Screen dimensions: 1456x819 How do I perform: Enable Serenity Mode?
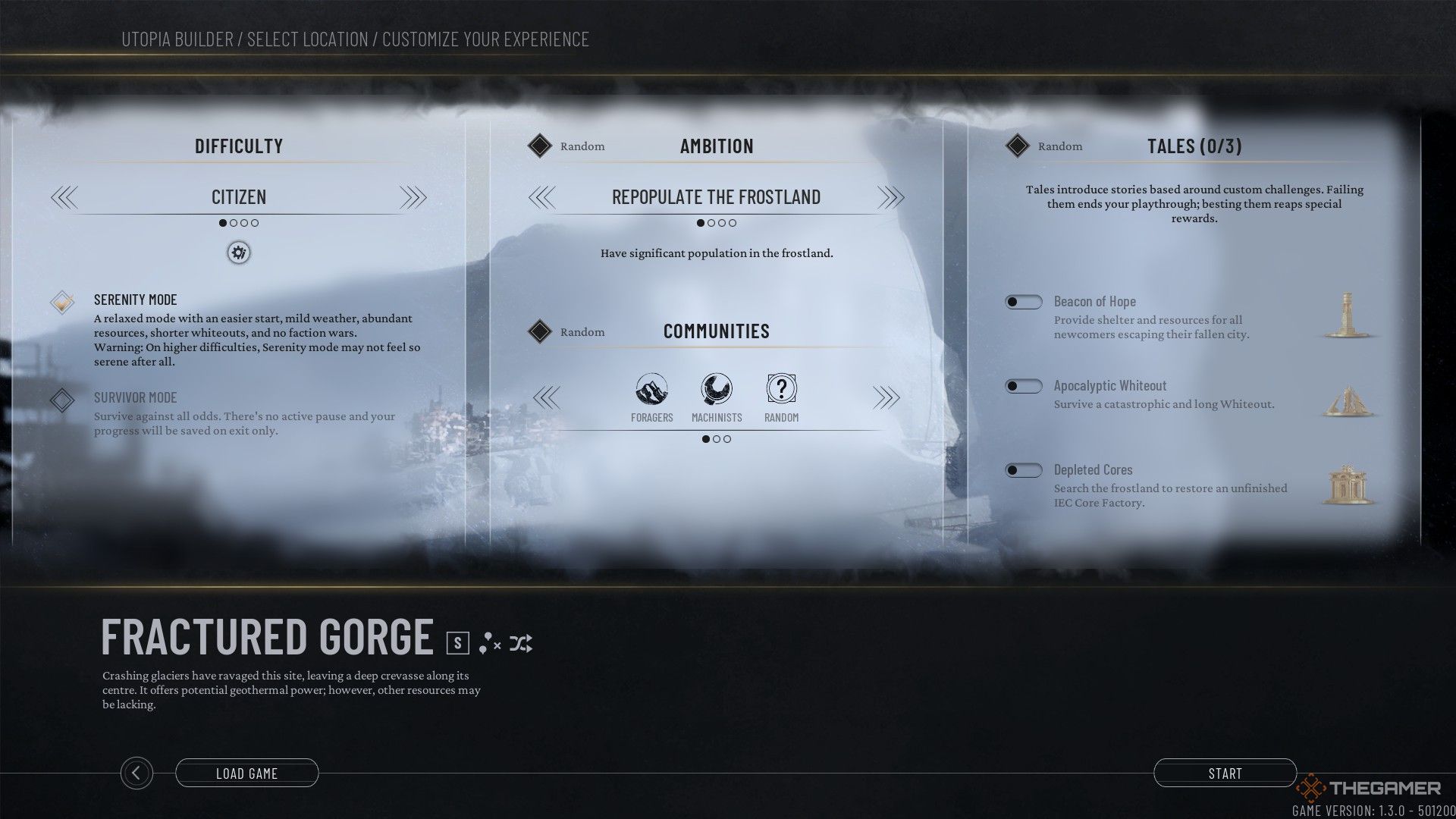click(62, 302)
